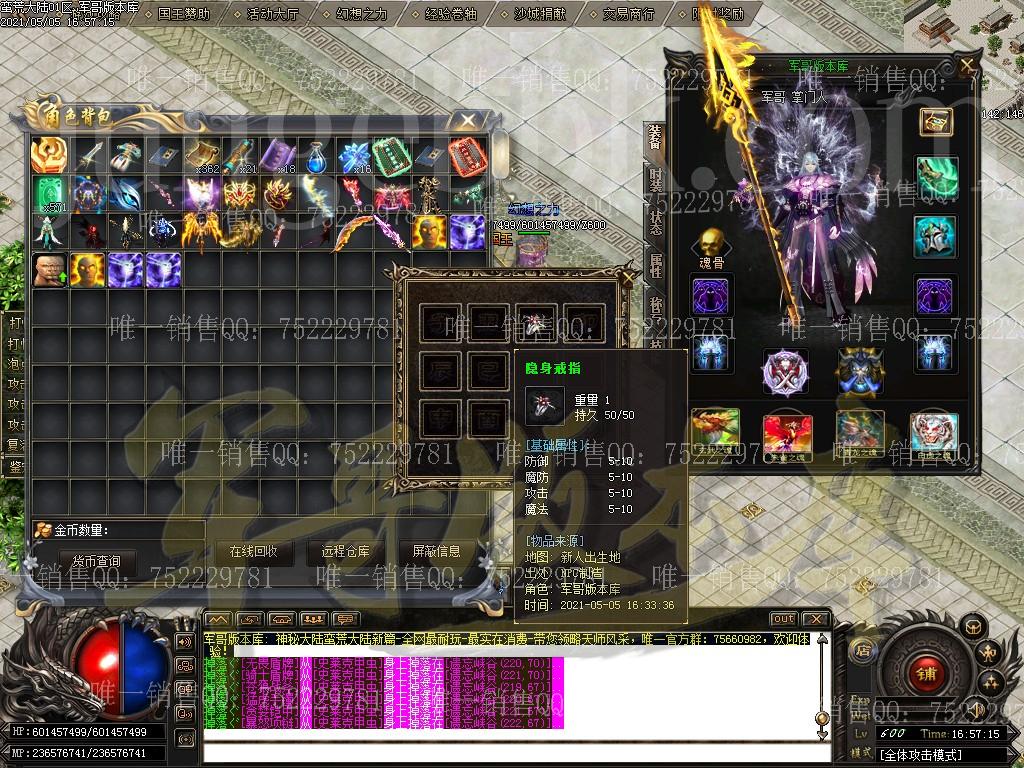Click the chat window's out button
Viewport: 1024px width, 768px height.
(x=784, y=619)
